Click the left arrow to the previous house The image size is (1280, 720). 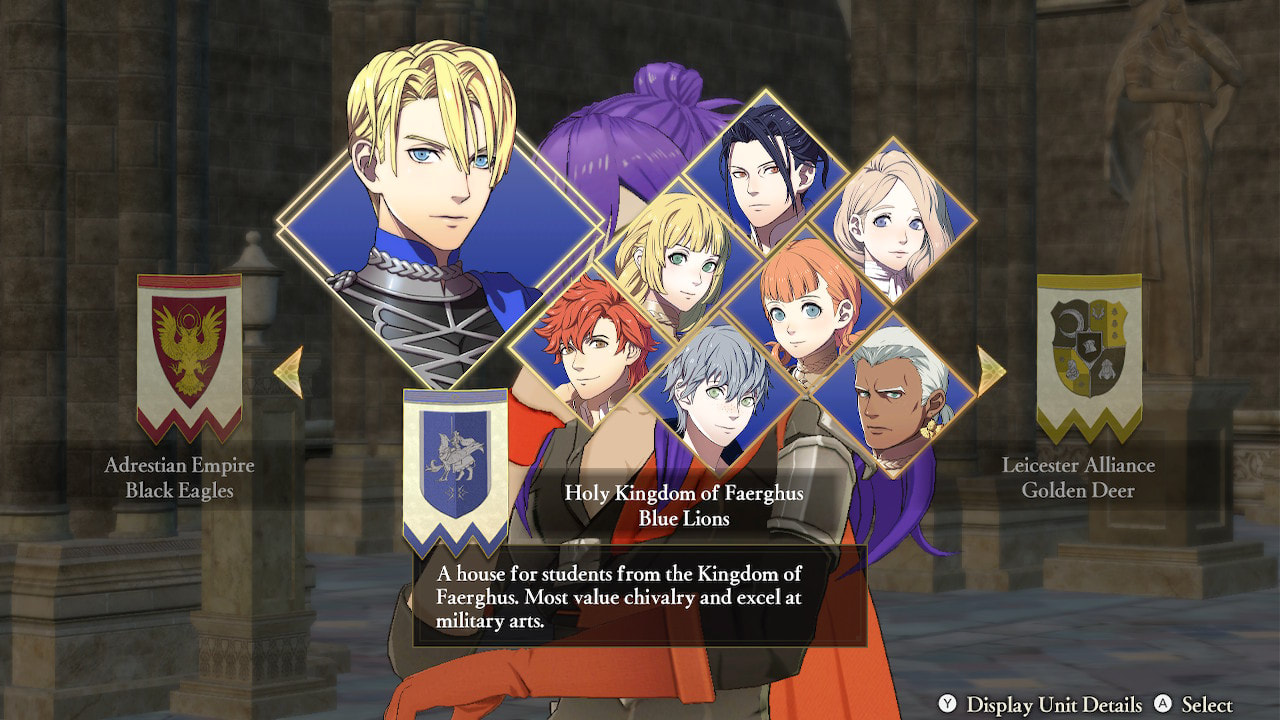click(288, 372)
